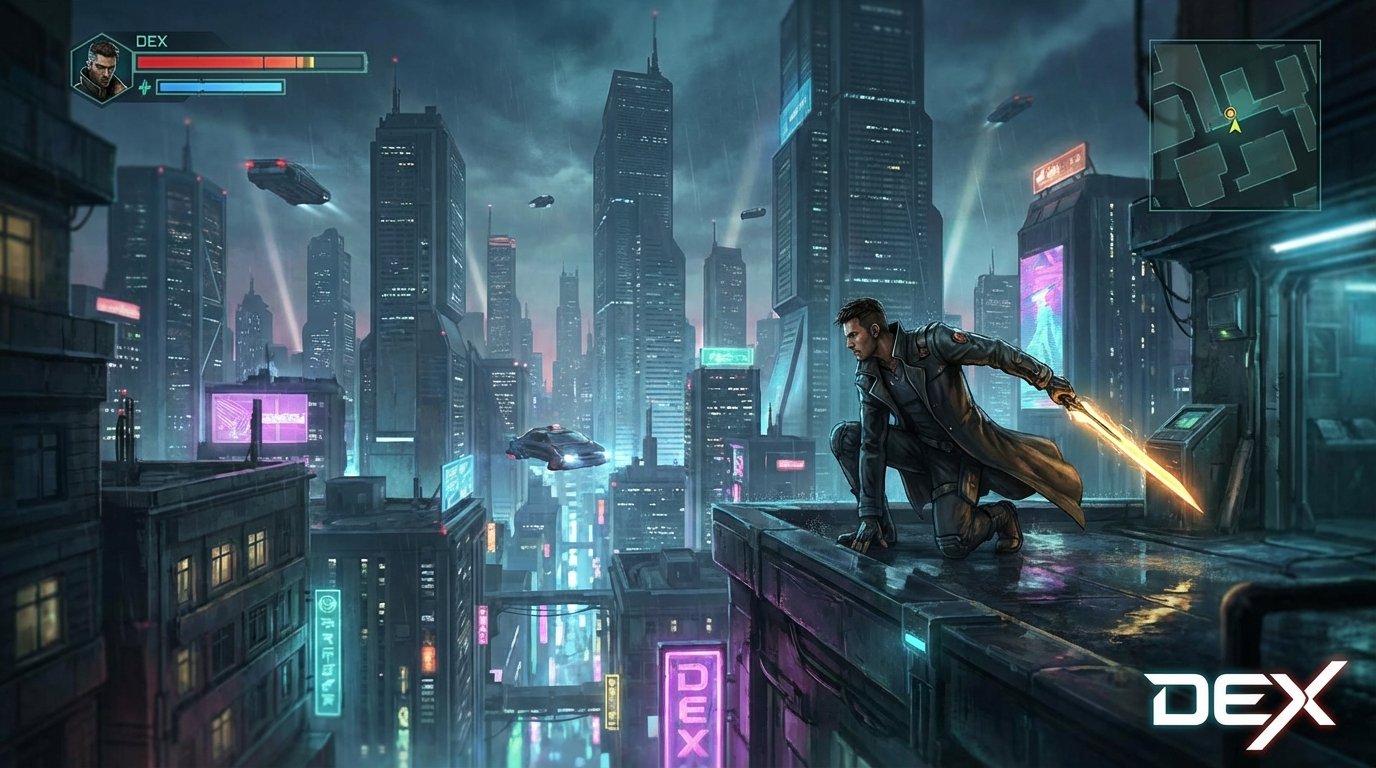Select the medkit plus icon beside blue bar

(147, 88)
